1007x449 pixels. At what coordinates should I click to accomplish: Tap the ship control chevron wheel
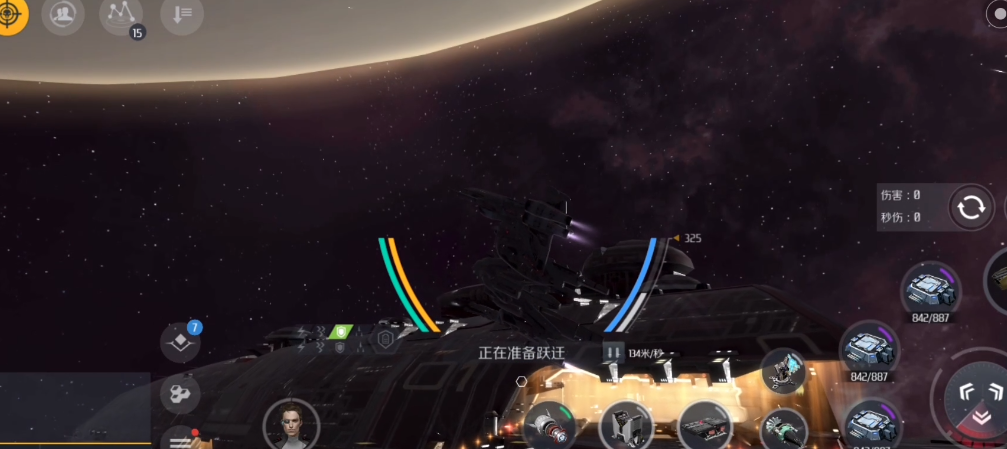pos(967,396)
